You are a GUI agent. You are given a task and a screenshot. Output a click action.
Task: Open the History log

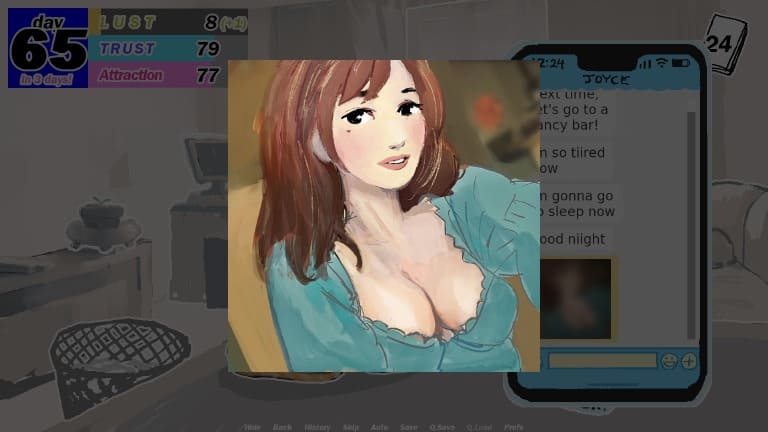pyautogui.click(x=317, y=427)
